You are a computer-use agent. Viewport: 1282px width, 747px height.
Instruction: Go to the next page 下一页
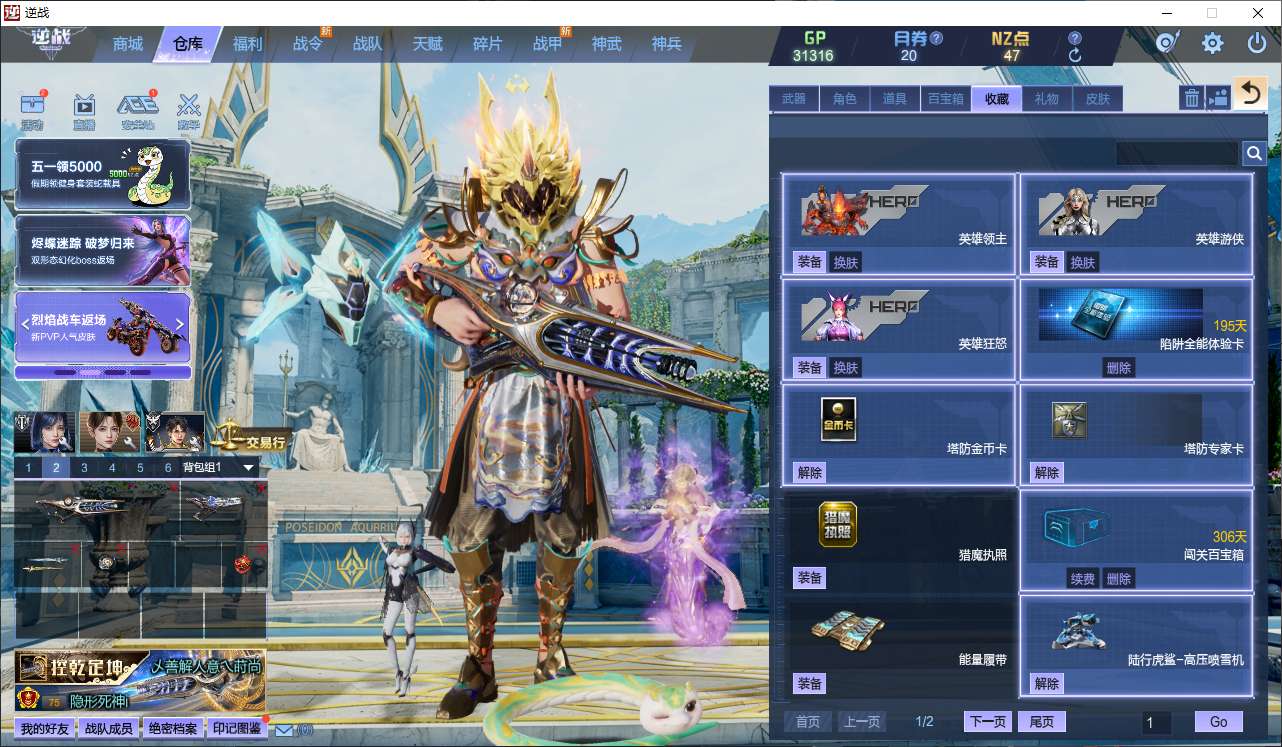point(987,722)
